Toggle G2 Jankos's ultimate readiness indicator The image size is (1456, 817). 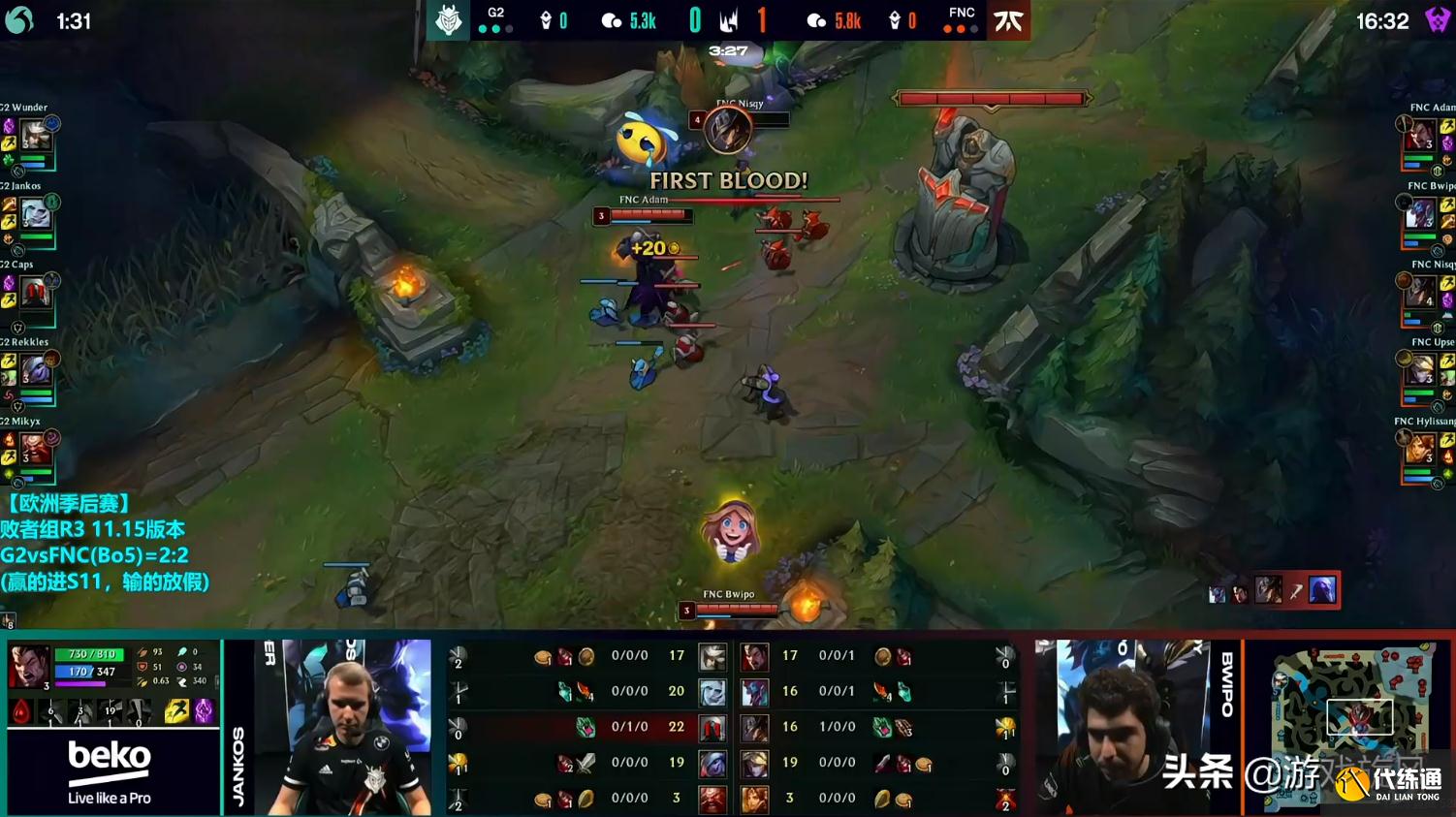pos(51,203)
